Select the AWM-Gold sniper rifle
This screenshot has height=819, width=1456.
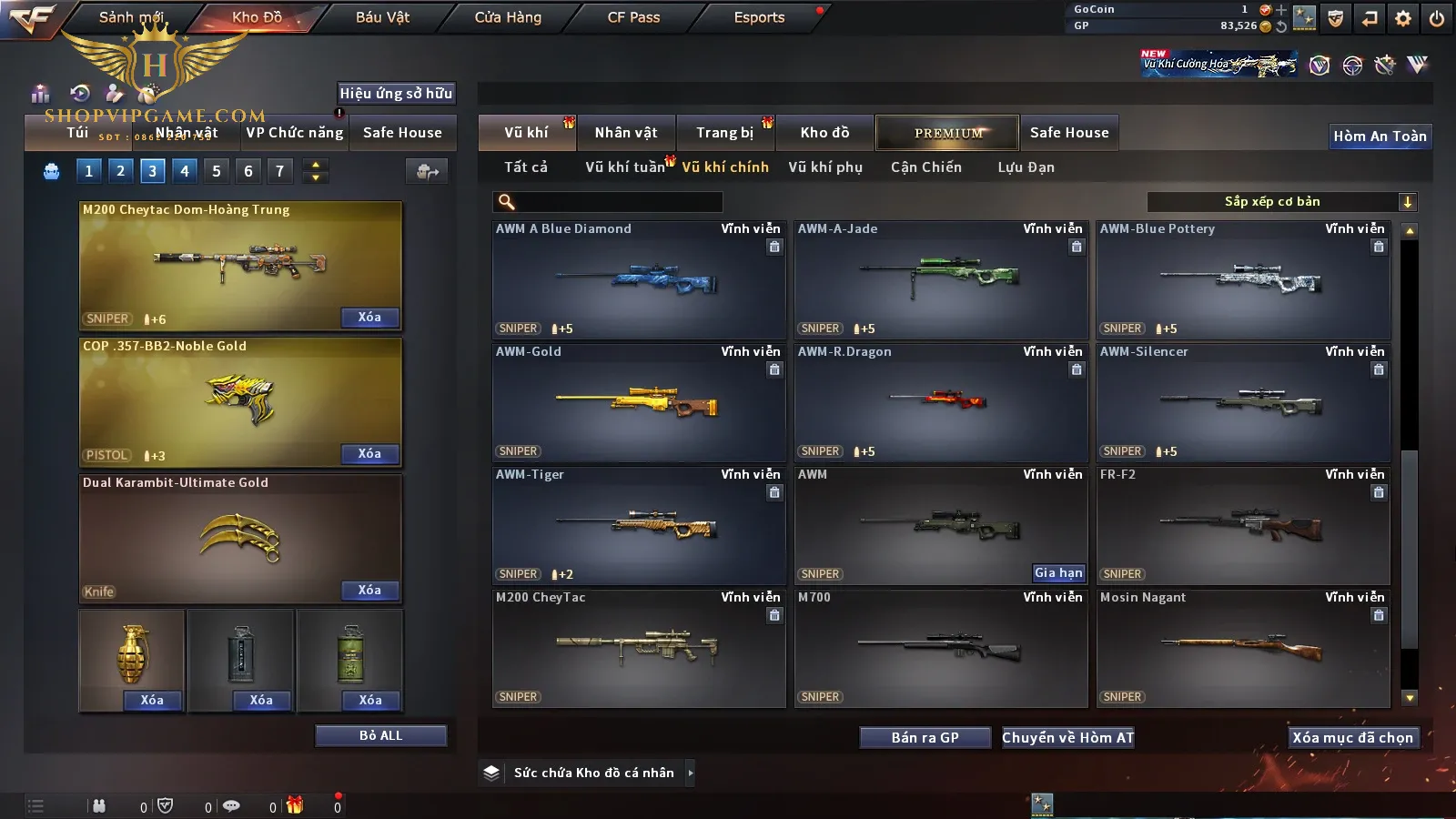point(638,402)
